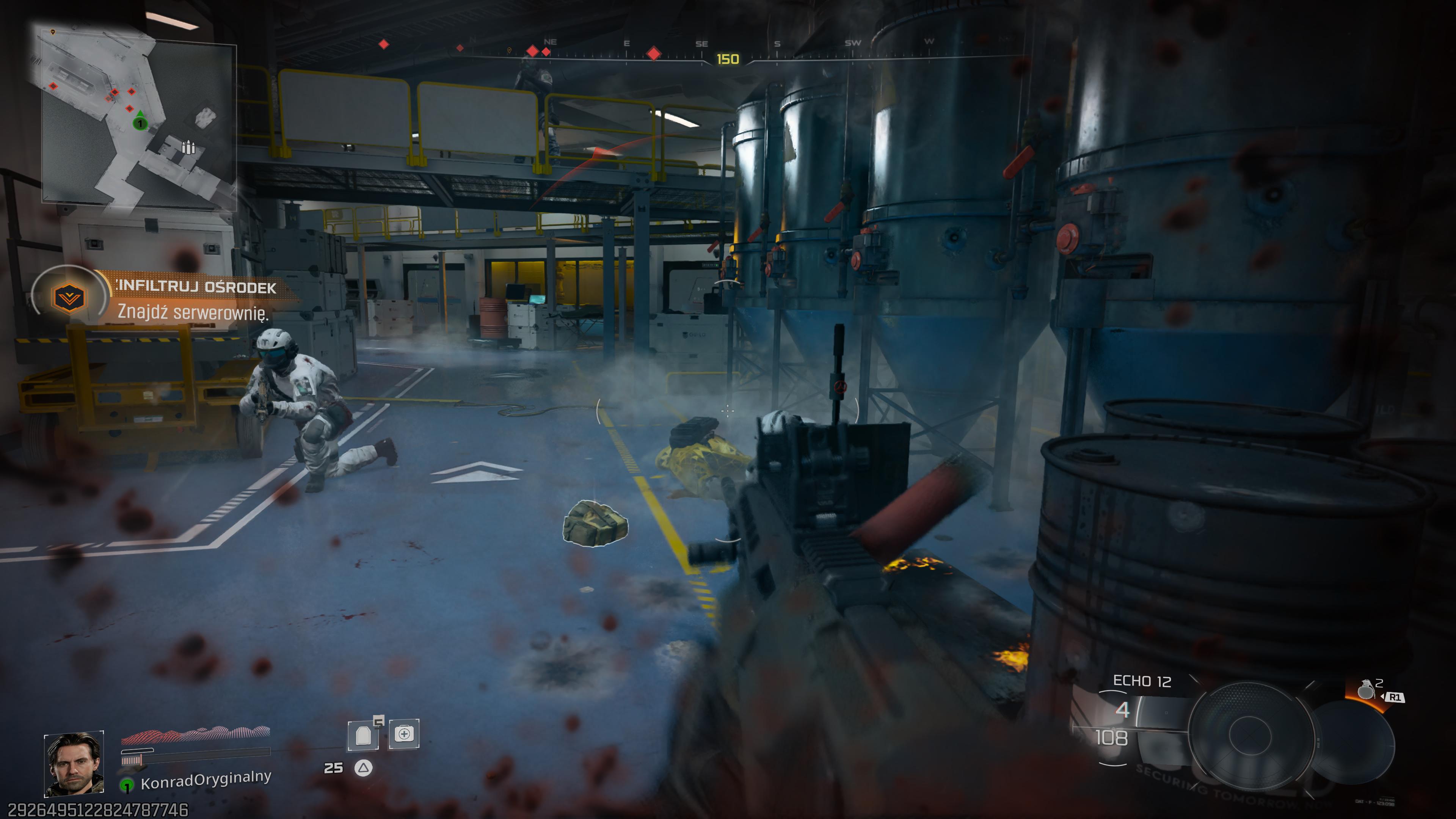Select the armor plate slot
The width and height of the screenshot is (1456, 819).
[364, 735]
